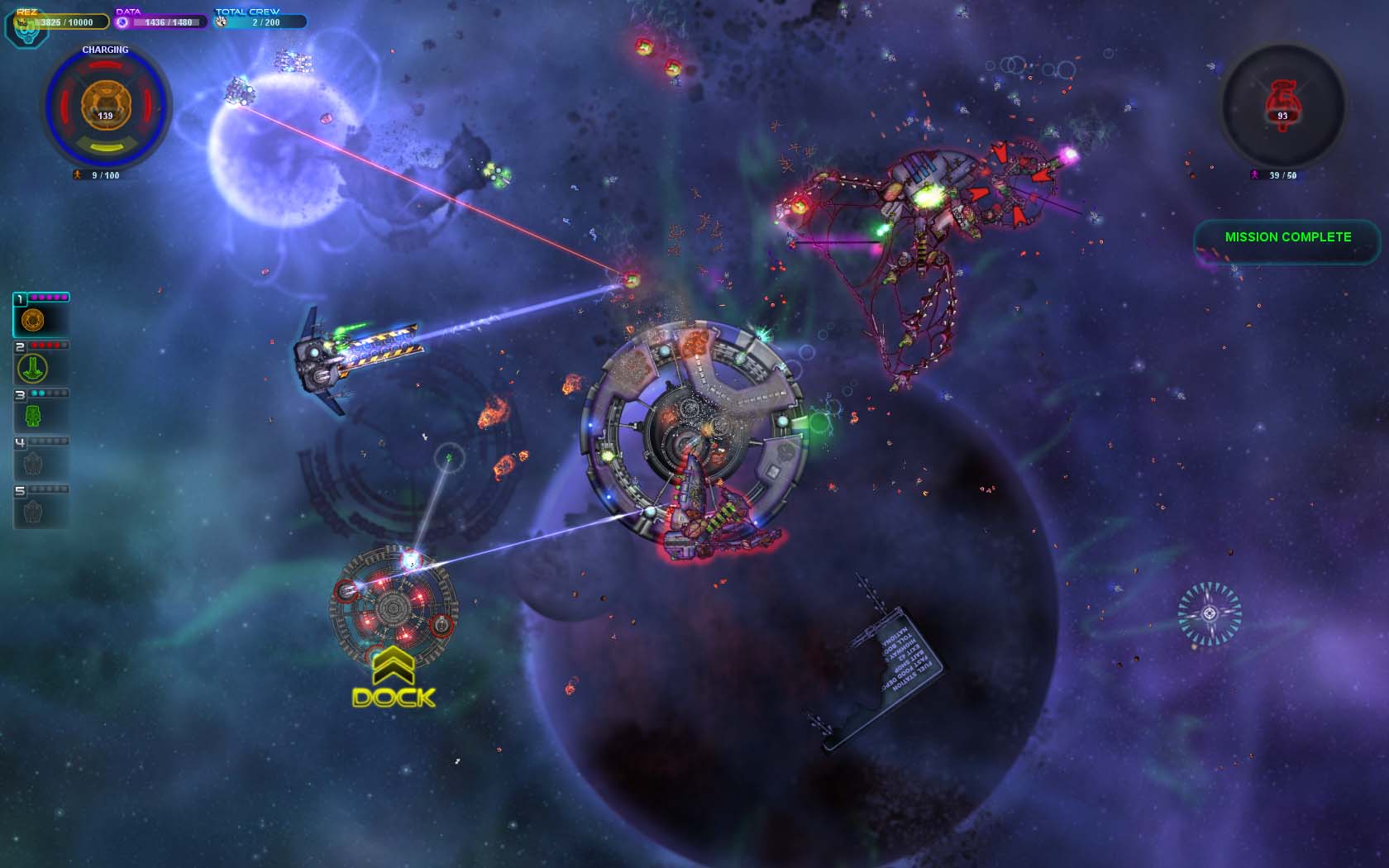Image resolution: width=1389 pixels, height=868 pixels.
Task: Toggle a cyan pip on slot 3
Action: pyautogui.click(x=36, y=393)
